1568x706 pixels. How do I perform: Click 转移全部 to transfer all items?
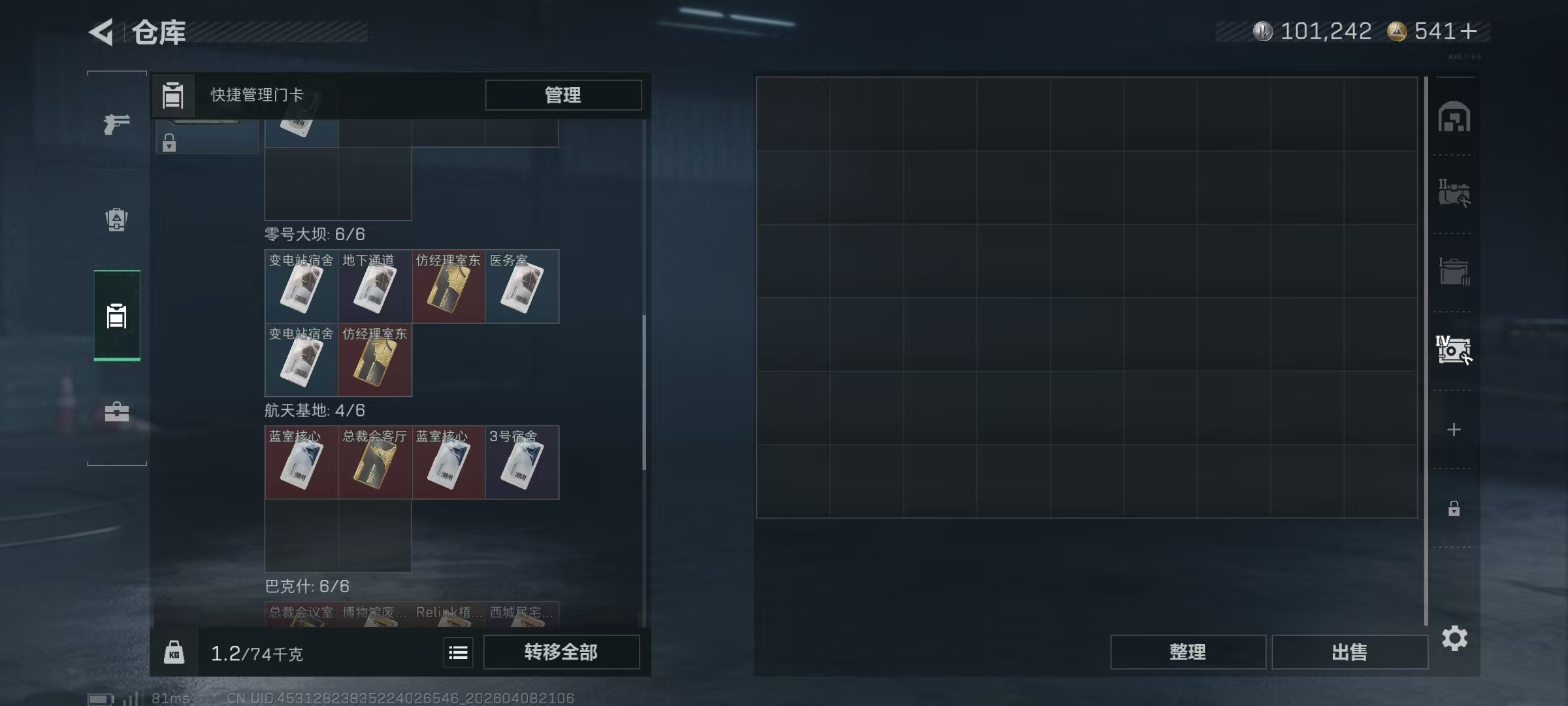pyautogui.click(x=561, y=652)
